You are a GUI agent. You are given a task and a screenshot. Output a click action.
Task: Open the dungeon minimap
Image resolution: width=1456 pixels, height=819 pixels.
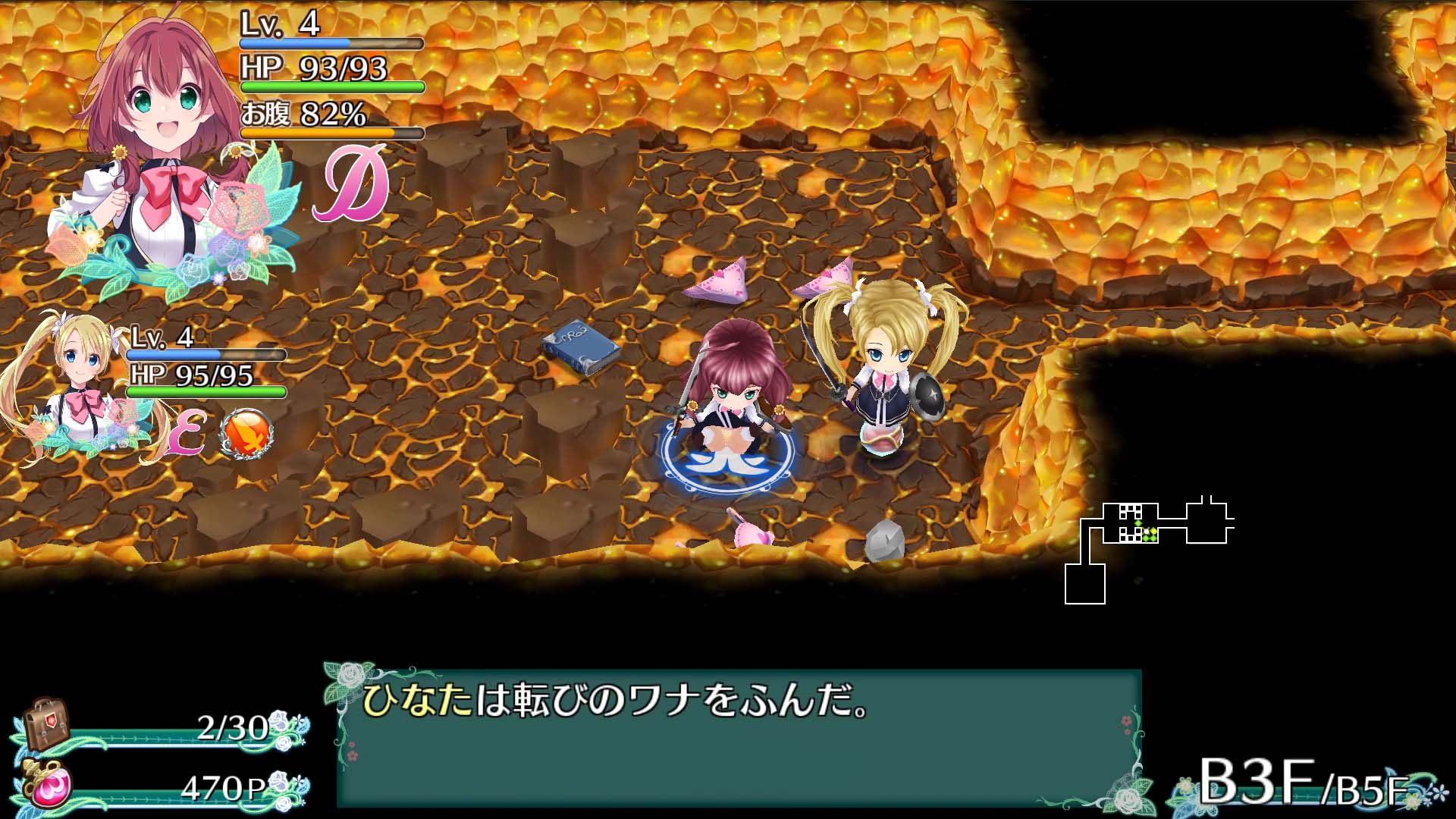coord(1149,548)
